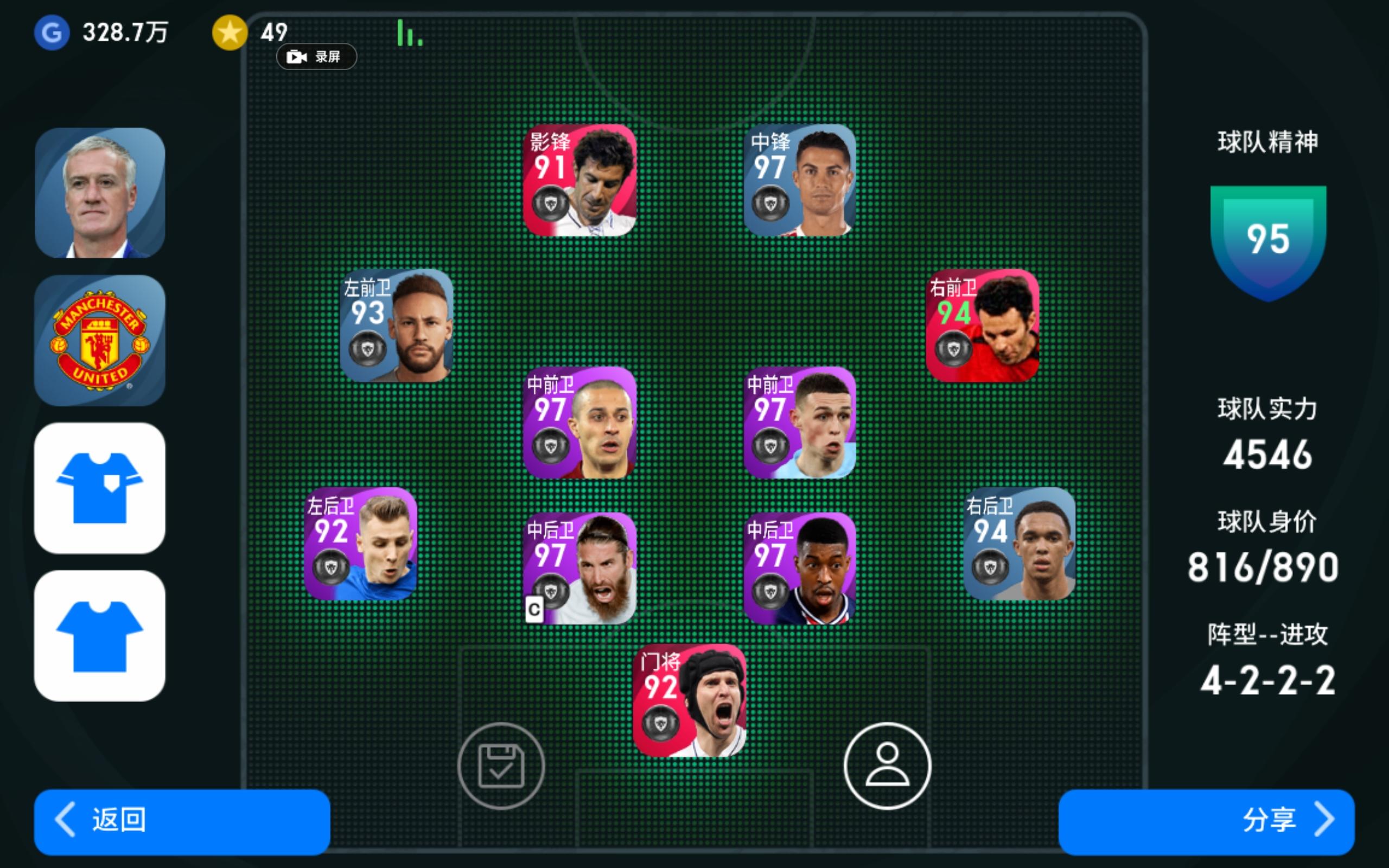Image resolution: width=1389 pixels, height=868 pixels.
Task: Click the Deschamps coach portrait
Action: (98, 189)
